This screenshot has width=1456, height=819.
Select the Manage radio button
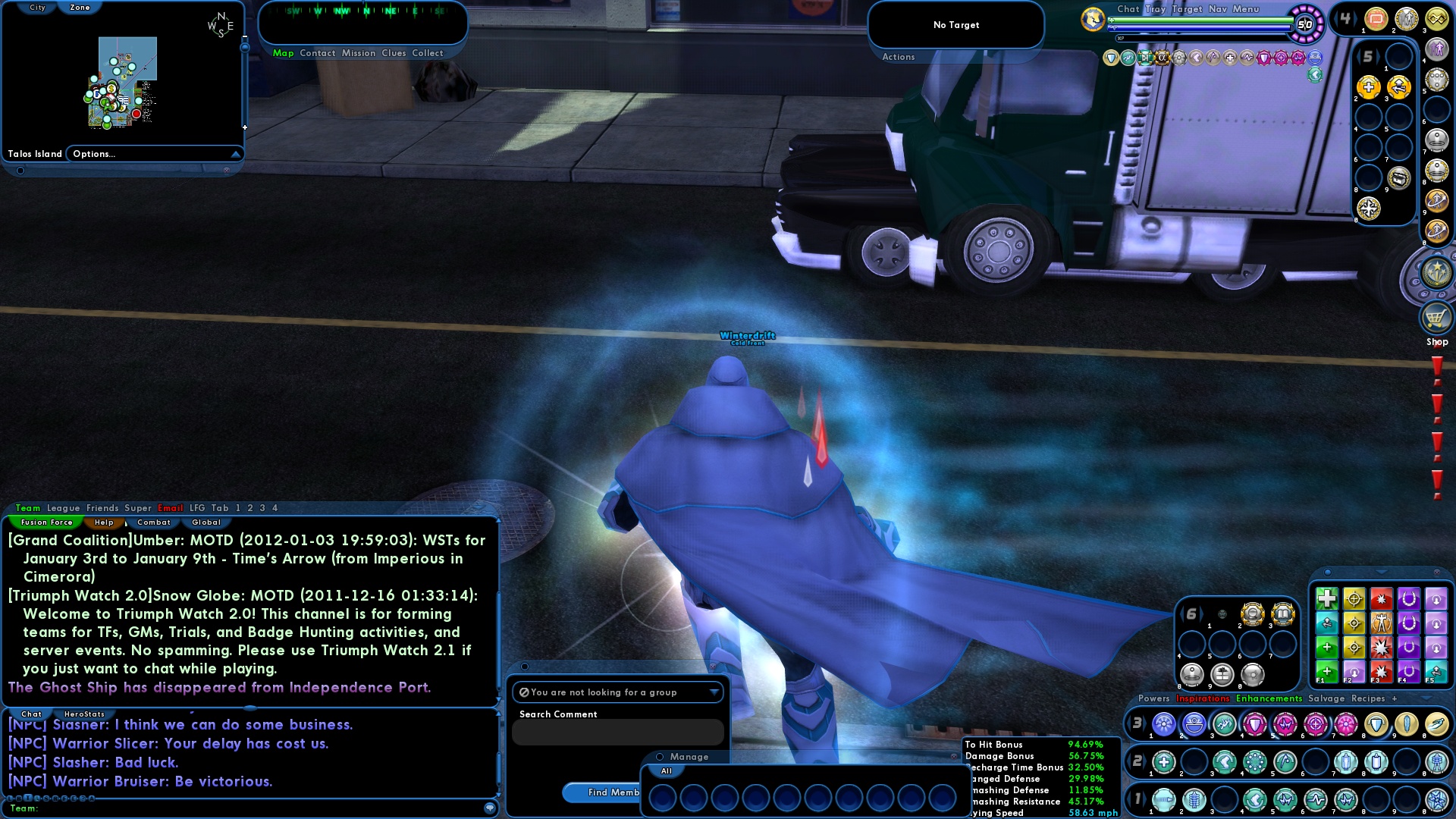tap(661, 757)
